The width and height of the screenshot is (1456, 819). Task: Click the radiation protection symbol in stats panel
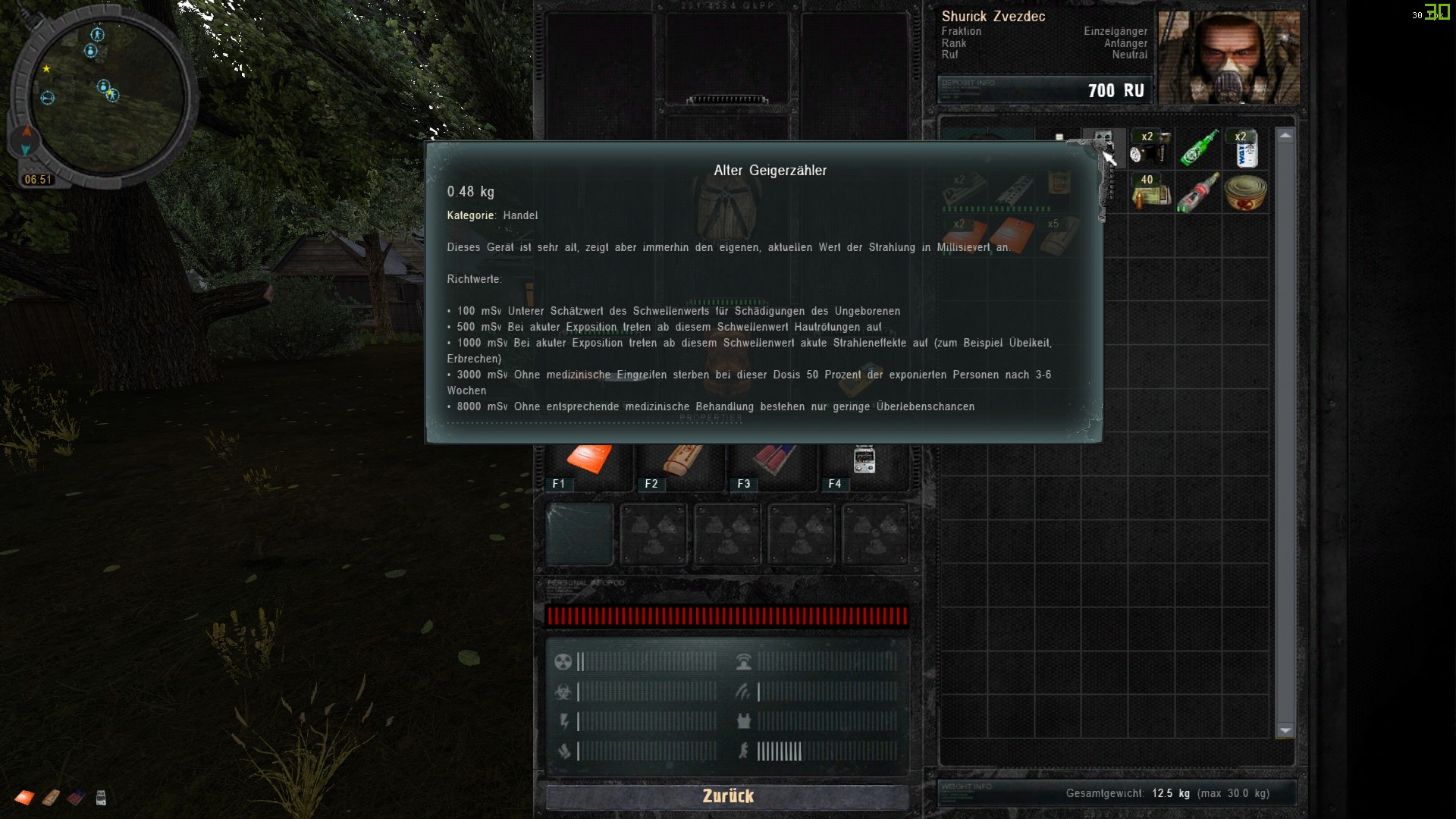[x=563, y=661]
